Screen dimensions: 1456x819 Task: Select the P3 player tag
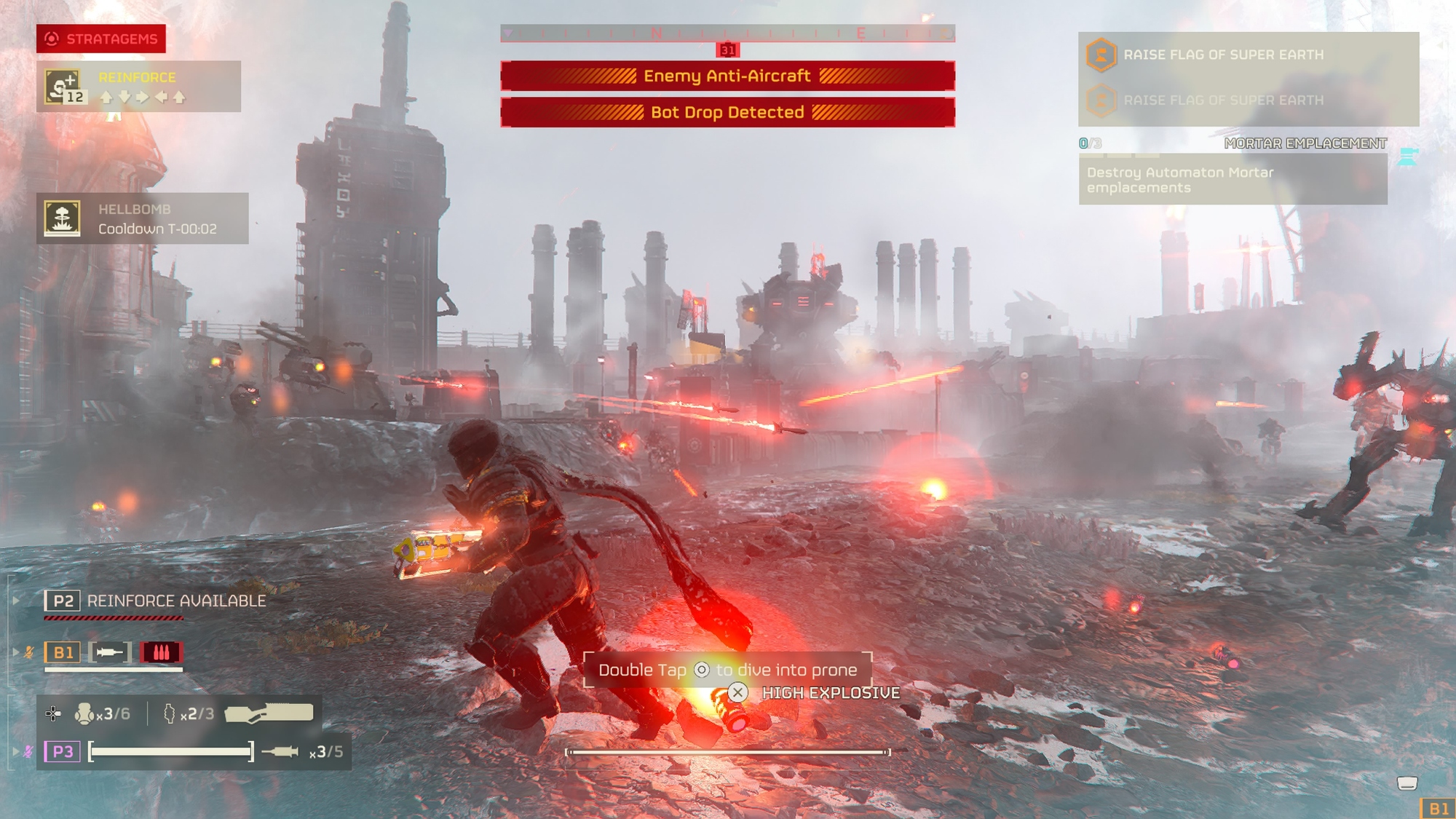[63, 751]
